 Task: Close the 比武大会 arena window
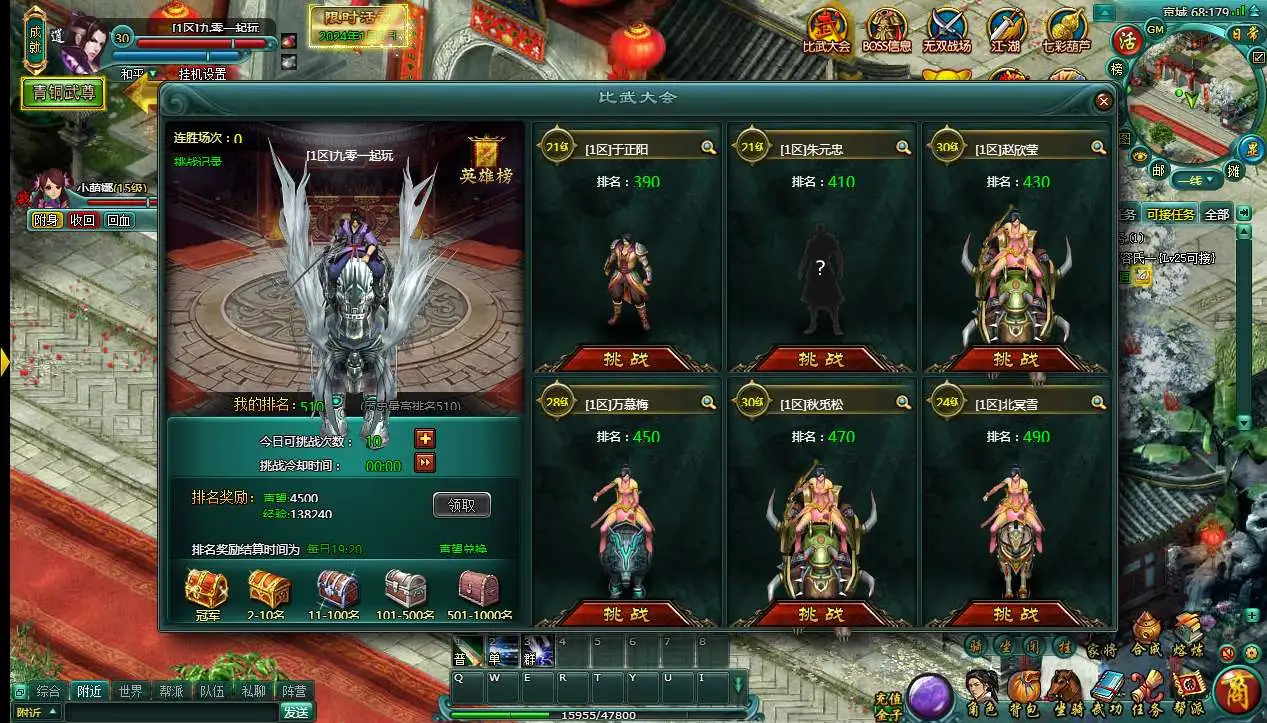point(1103,101)
